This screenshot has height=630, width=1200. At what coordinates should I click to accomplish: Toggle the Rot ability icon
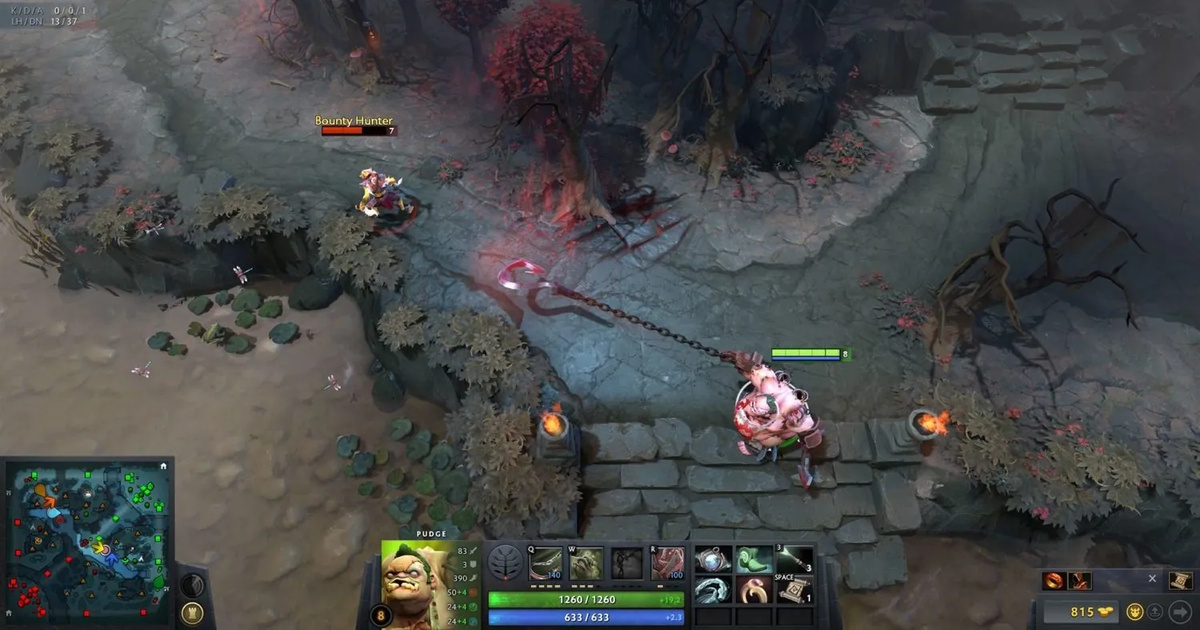tap(586, 564)
